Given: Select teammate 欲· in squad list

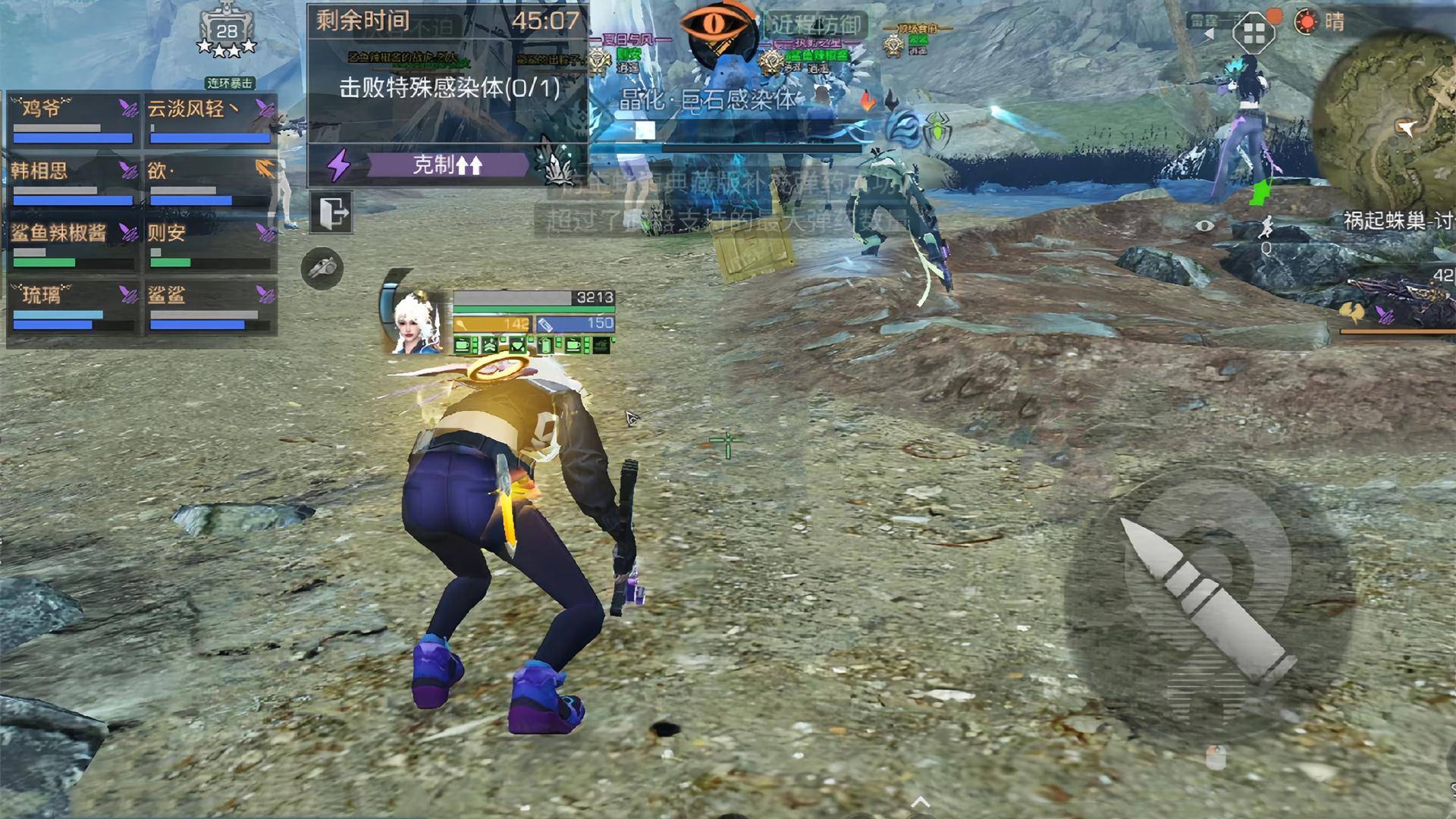Looking at the screenshot, I should pyautogui.click(x=210, y=181).
